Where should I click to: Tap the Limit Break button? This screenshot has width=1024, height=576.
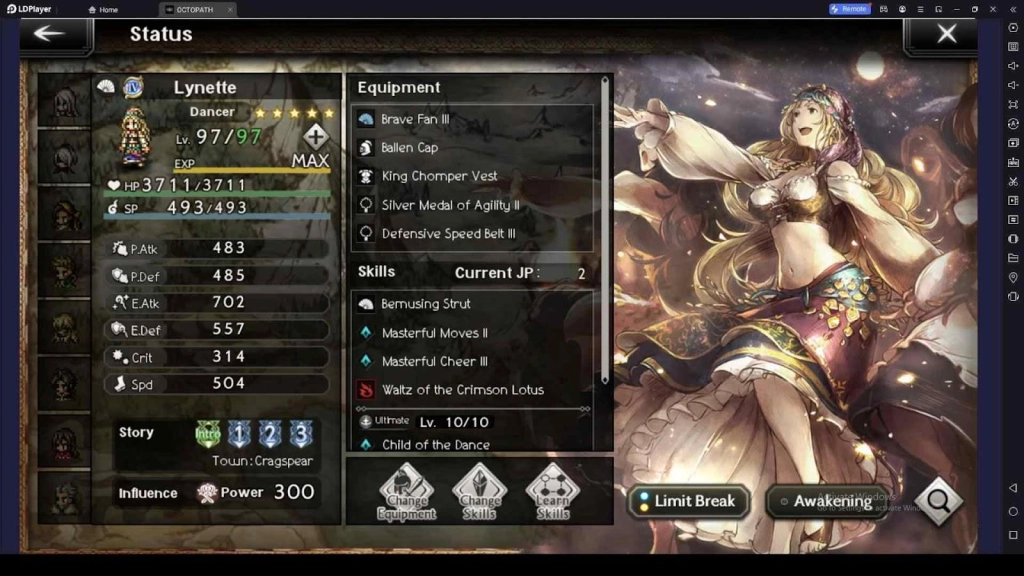(689, 501)
